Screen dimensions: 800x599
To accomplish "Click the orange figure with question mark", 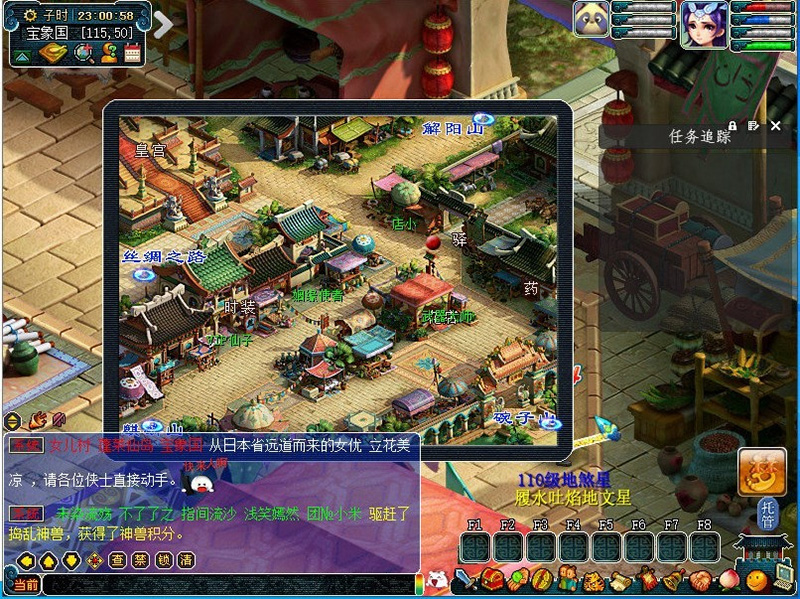I will click(108, 52).
